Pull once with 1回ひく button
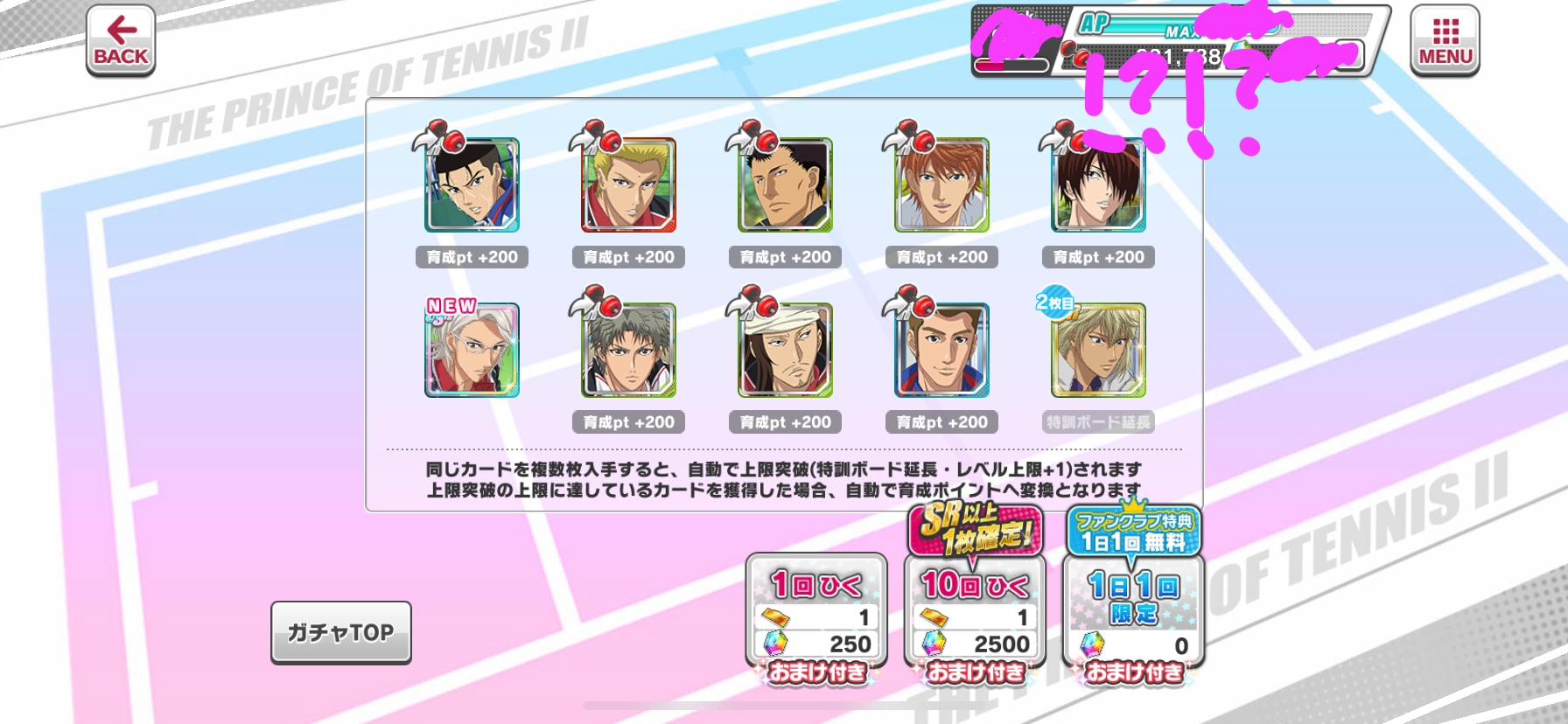1568x724 pixels. 816,612
